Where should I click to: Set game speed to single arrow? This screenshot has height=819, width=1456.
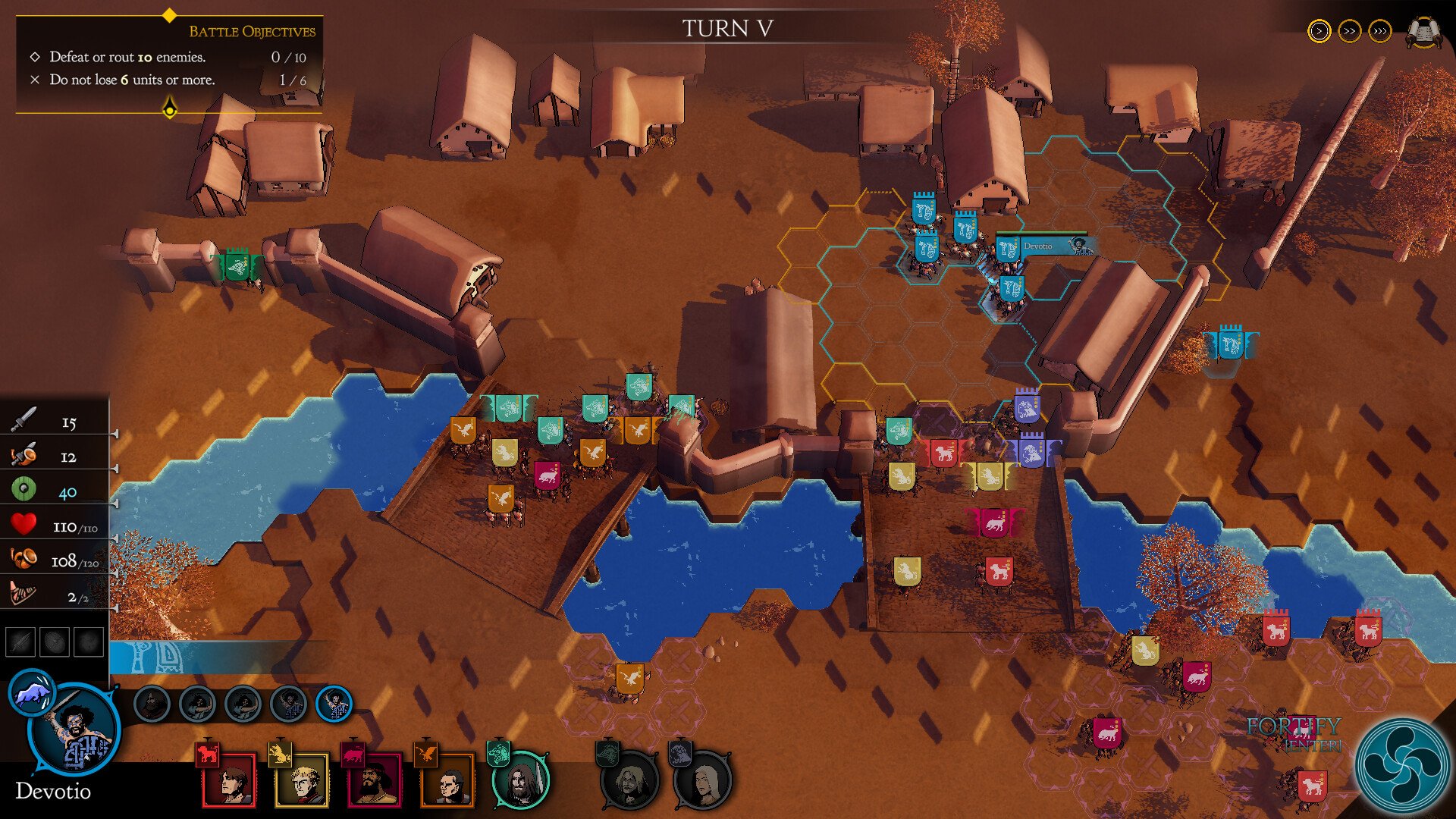[x=1319, y=31]
